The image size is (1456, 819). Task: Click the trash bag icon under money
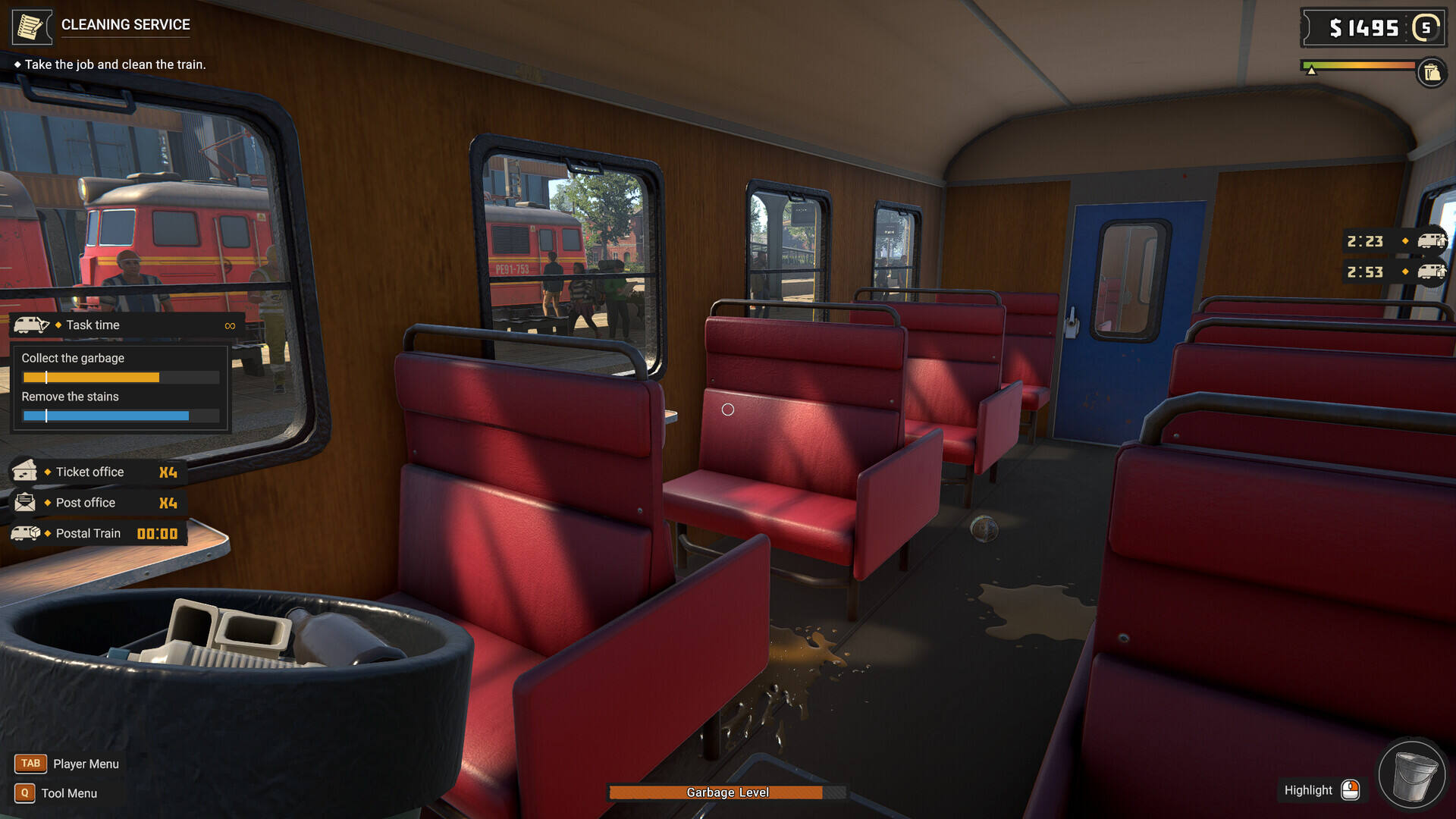point(1432,73)
